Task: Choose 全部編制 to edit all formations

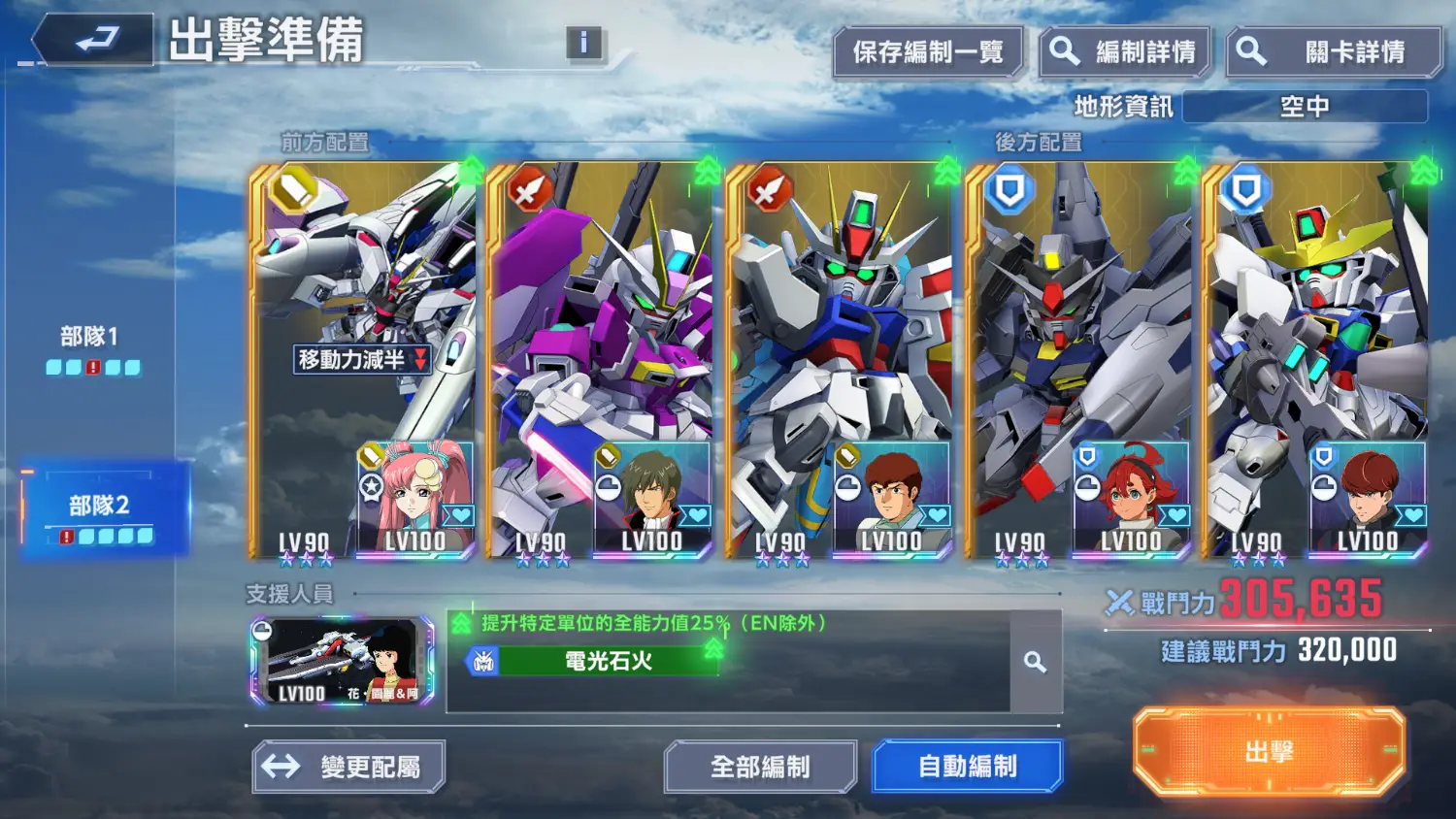Action: pos(760,767)
